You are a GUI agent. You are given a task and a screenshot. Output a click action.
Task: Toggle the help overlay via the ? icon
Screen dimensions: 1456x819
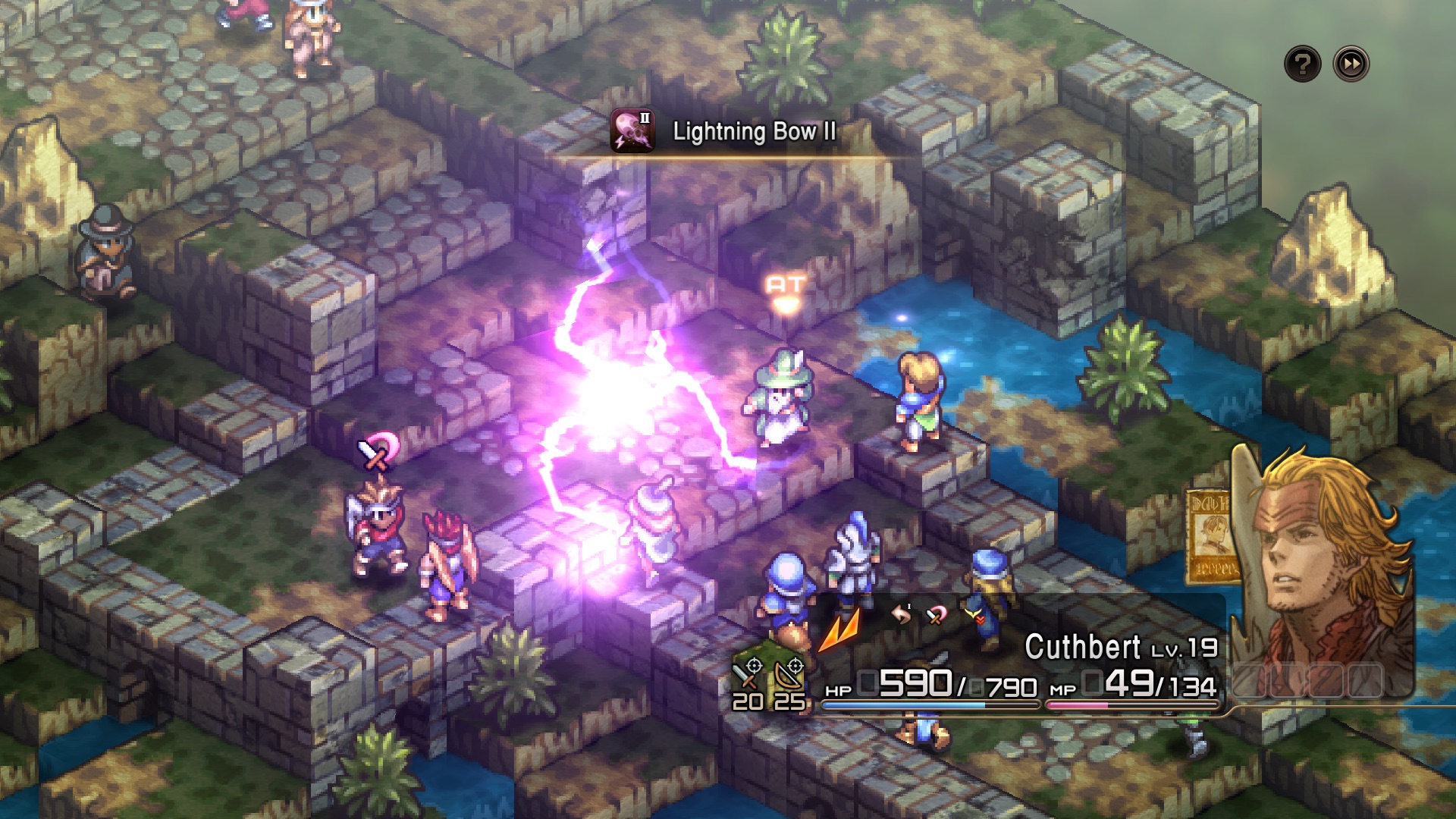(1302, 64)
